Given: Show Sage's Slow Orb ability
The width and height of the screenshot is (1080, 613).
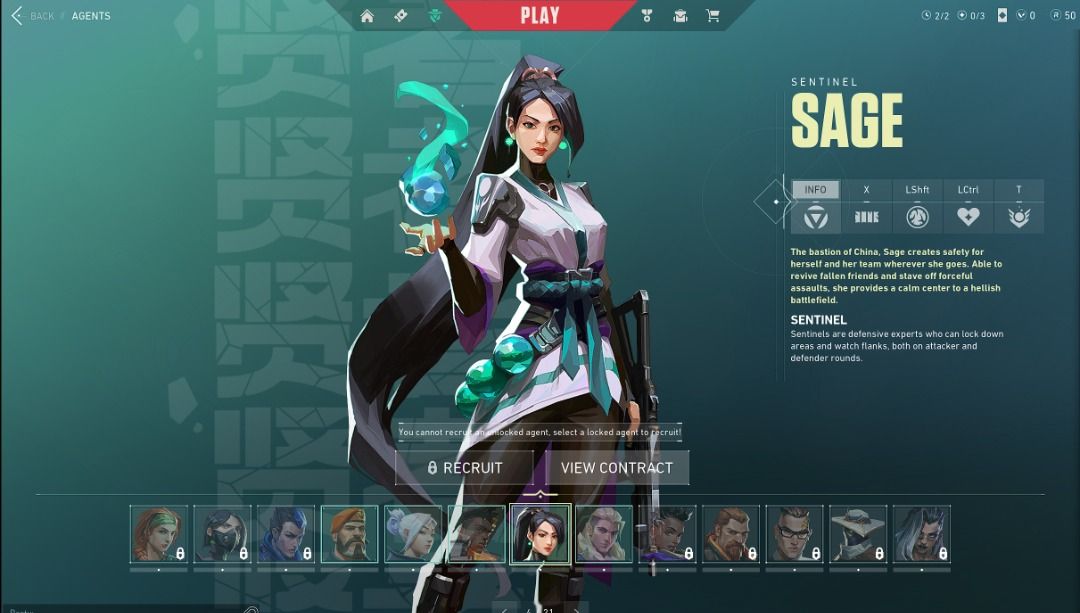Looking at the screenshot, I should click(x=917, y=216).
